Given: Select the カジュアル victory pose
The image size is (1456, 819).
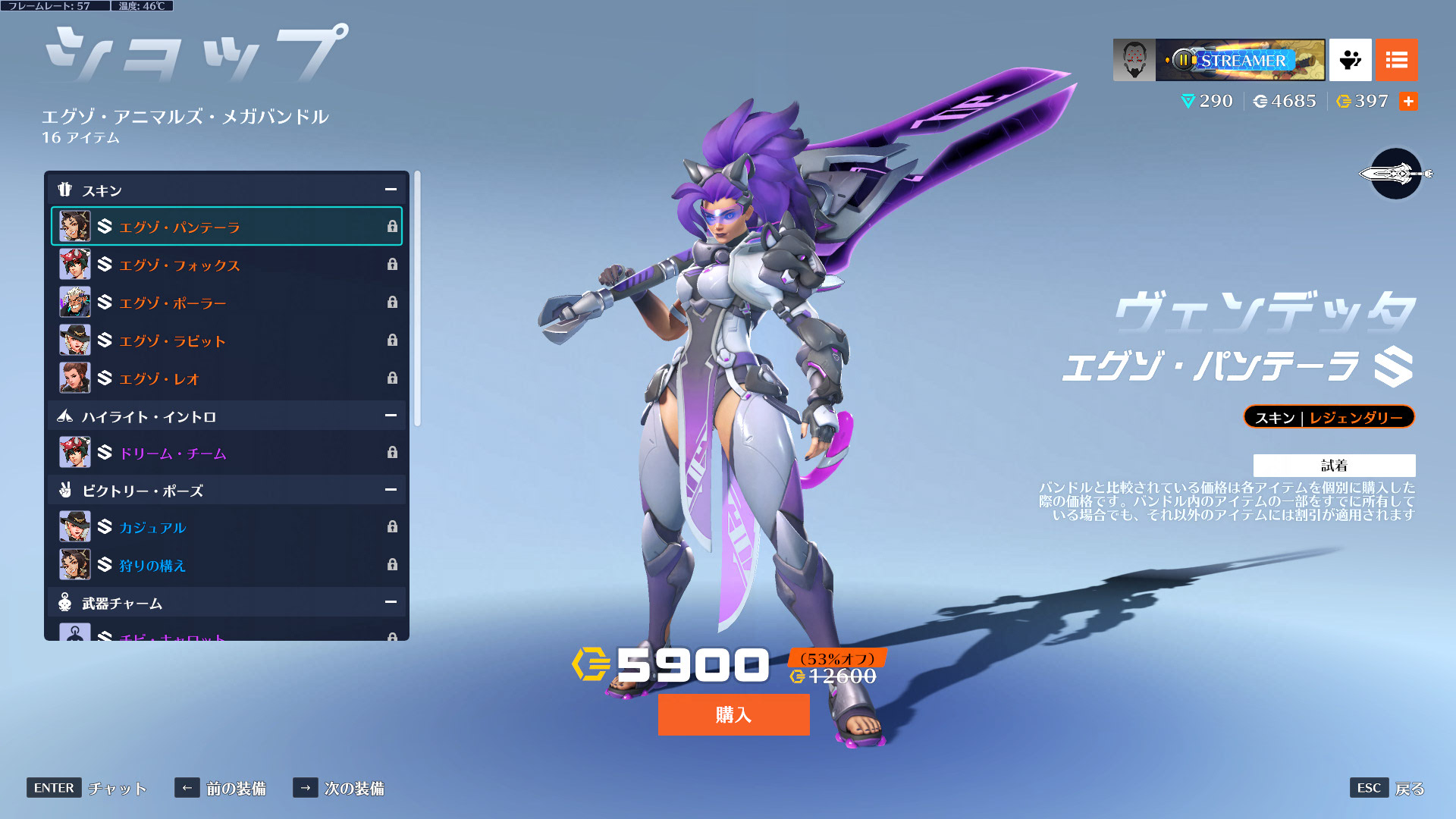Looking at the screenshot, I should click(x=226, y=527).
